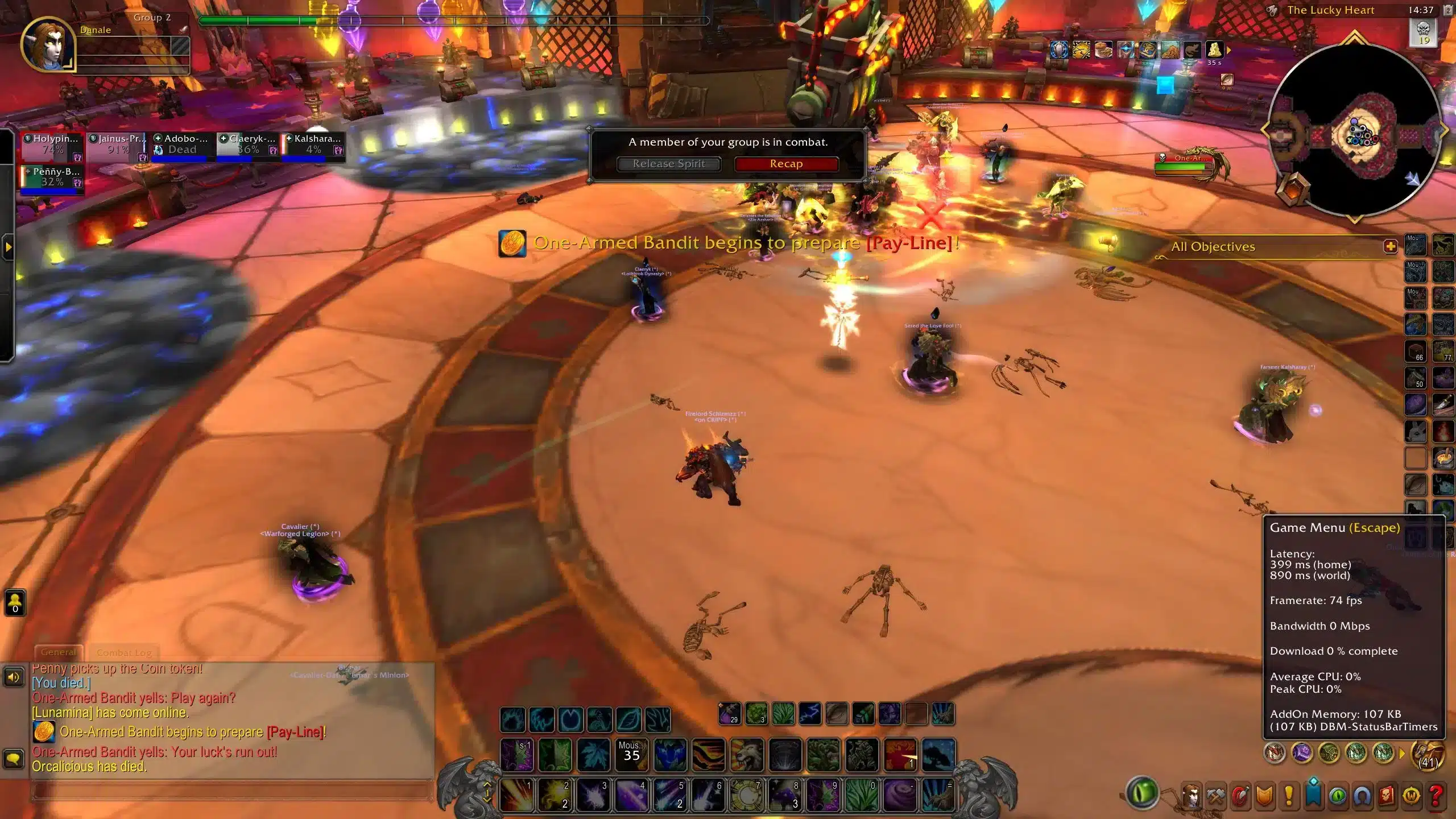
Task: Collapse the left side panel arrow
Action: pos(8,247)
